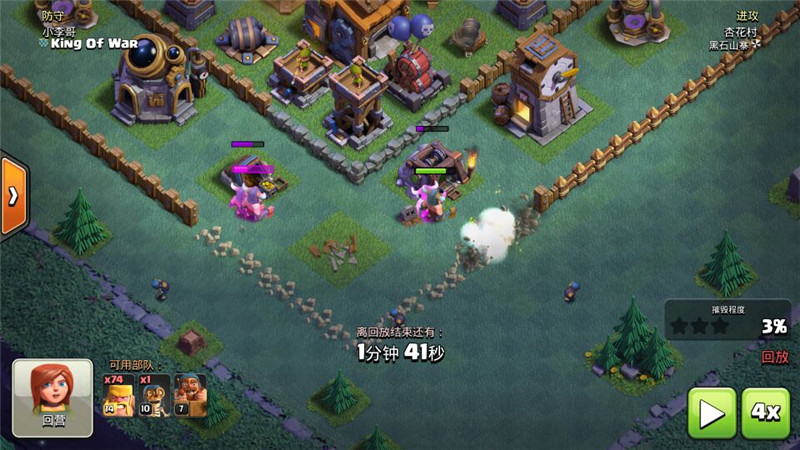Choose the skeleton x1 troop card
The width and height of the screenshot is (800, 450).
154,395
